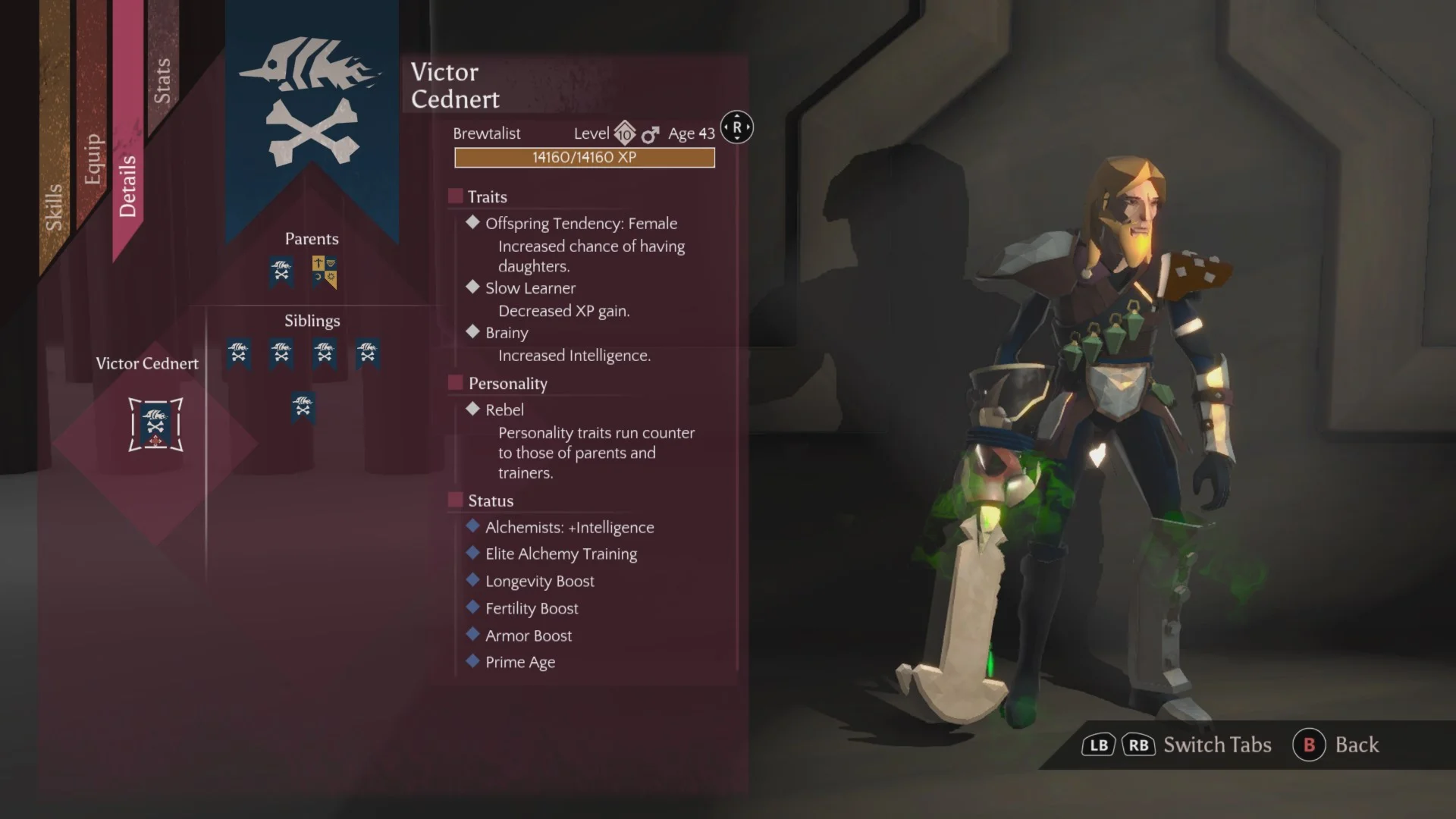Switch to the Skills tab

pos(54,206)
